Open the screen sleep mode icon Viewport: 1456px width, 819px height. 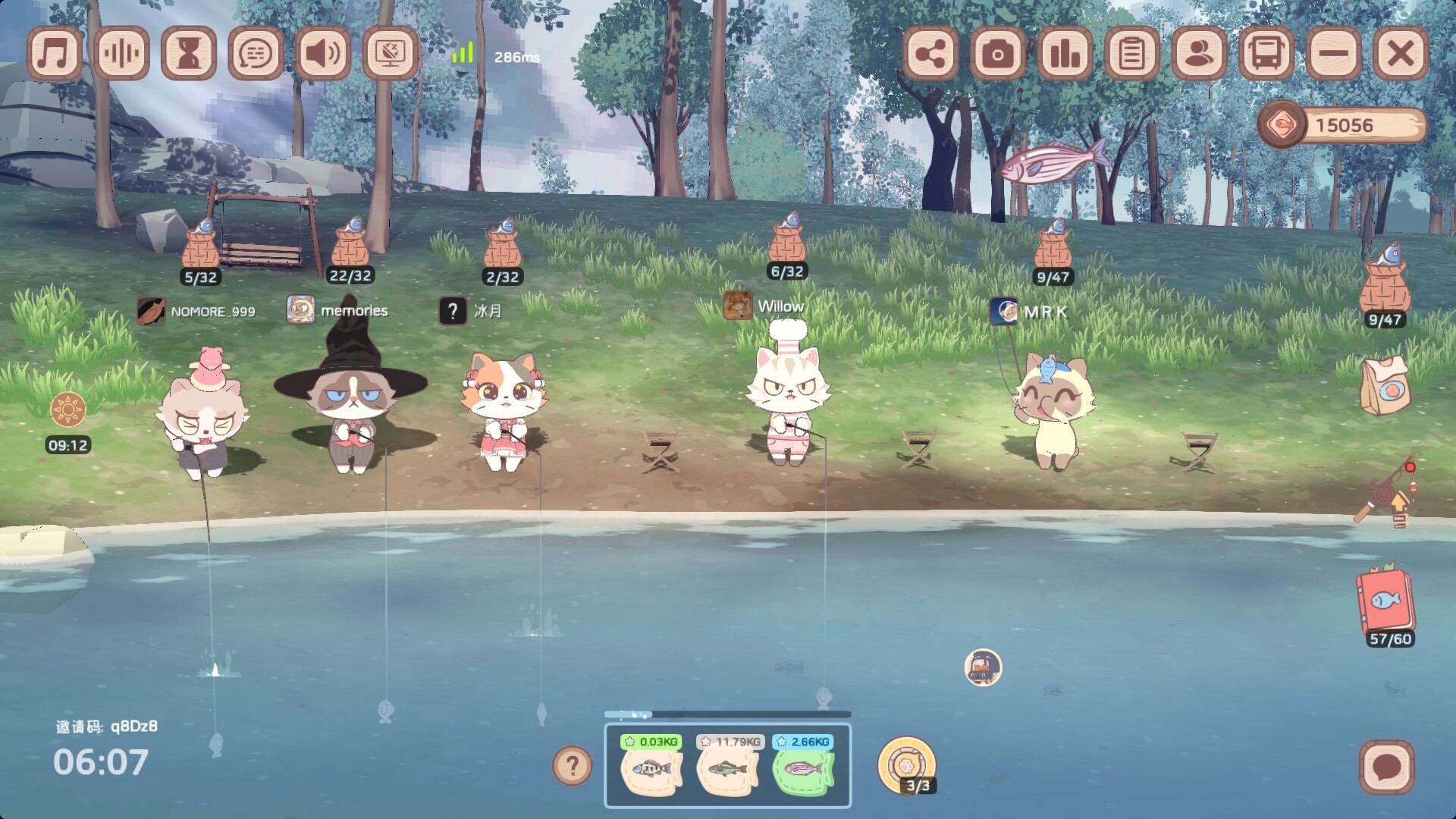[389, 53]
